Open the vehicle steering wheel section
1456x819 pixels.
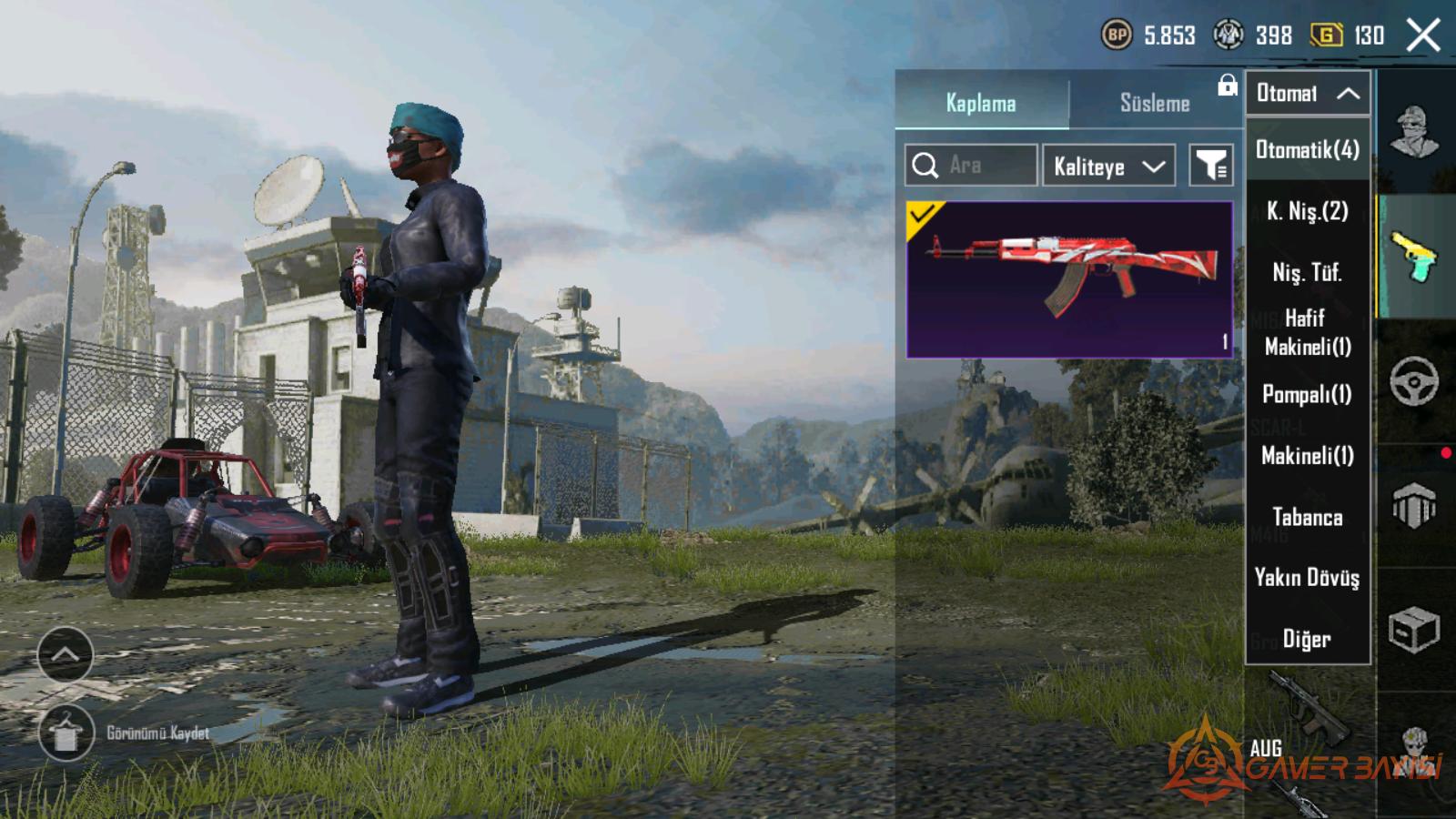(x=1414, y=381)
